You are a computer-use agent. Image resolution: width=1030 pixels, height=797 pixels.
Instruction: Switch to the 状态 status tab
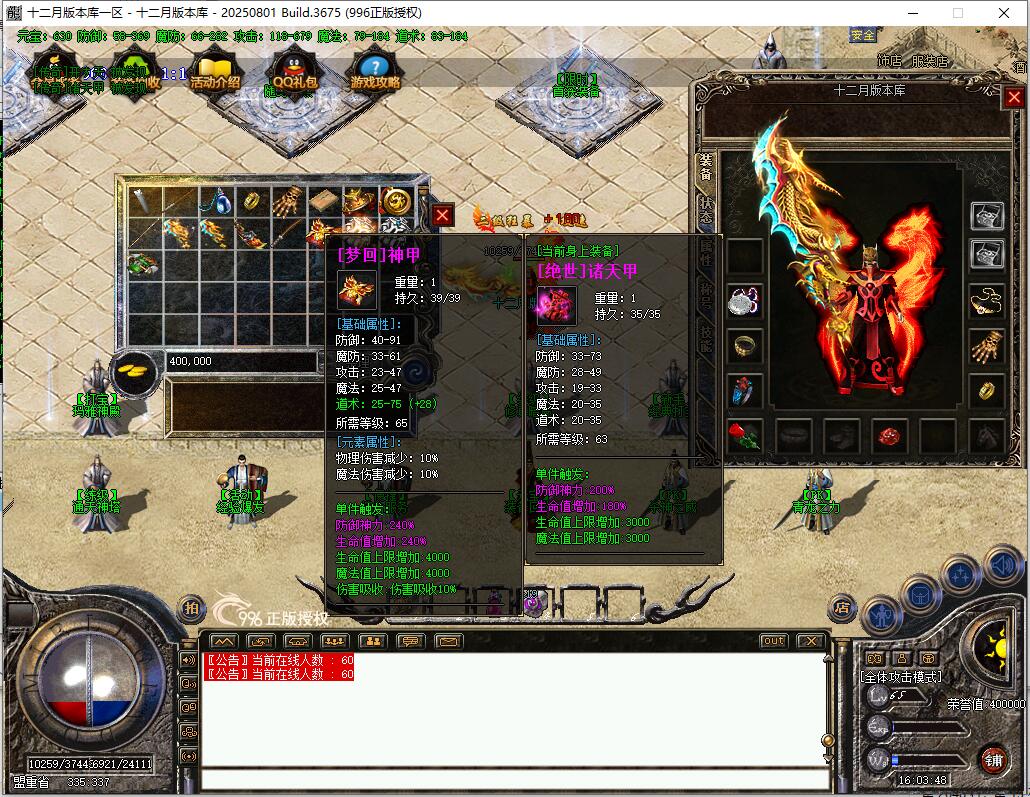coord(707,209)
